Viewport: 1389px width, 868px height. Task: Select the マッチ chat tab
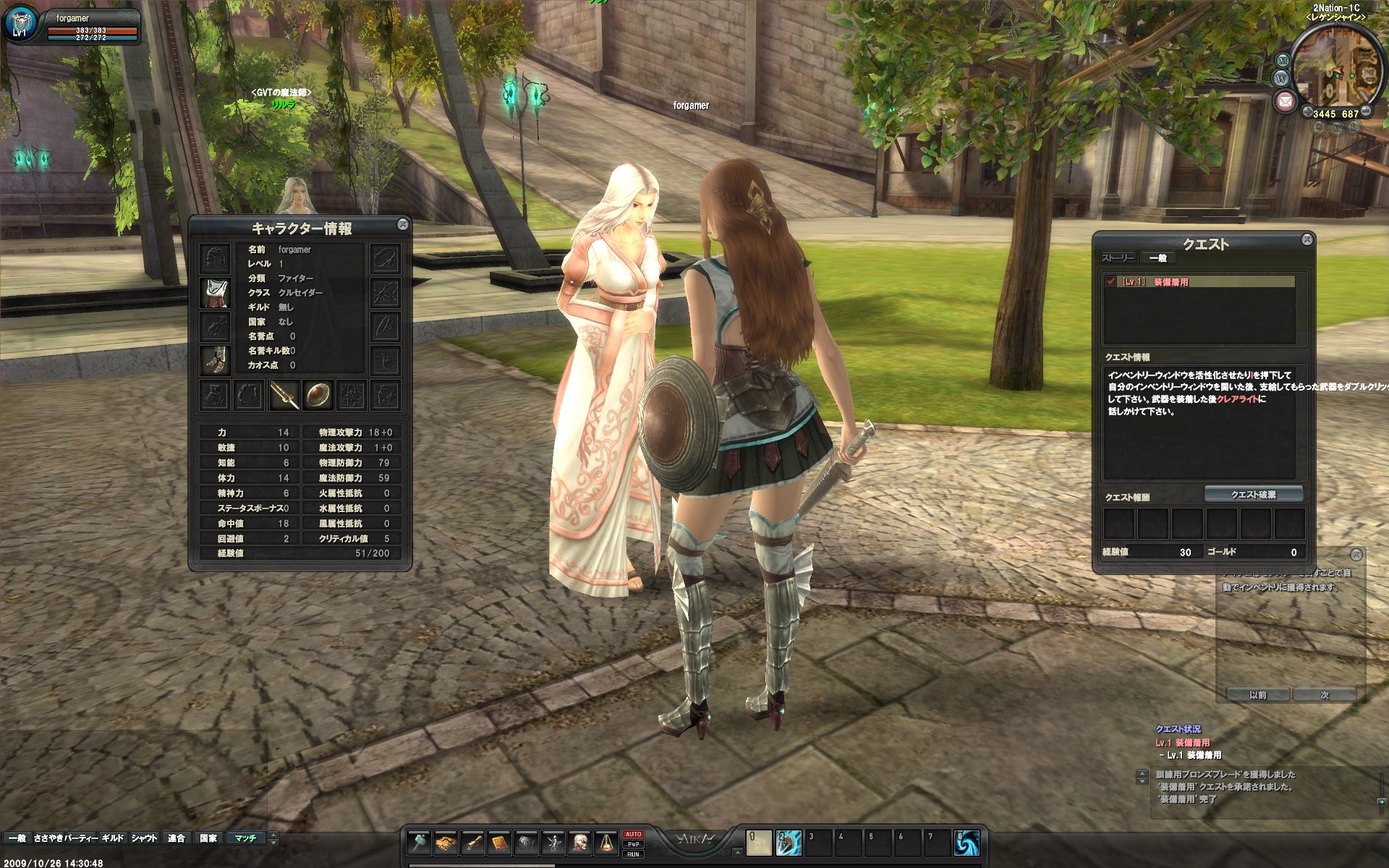pyautogui.click(x=245, y=838)
